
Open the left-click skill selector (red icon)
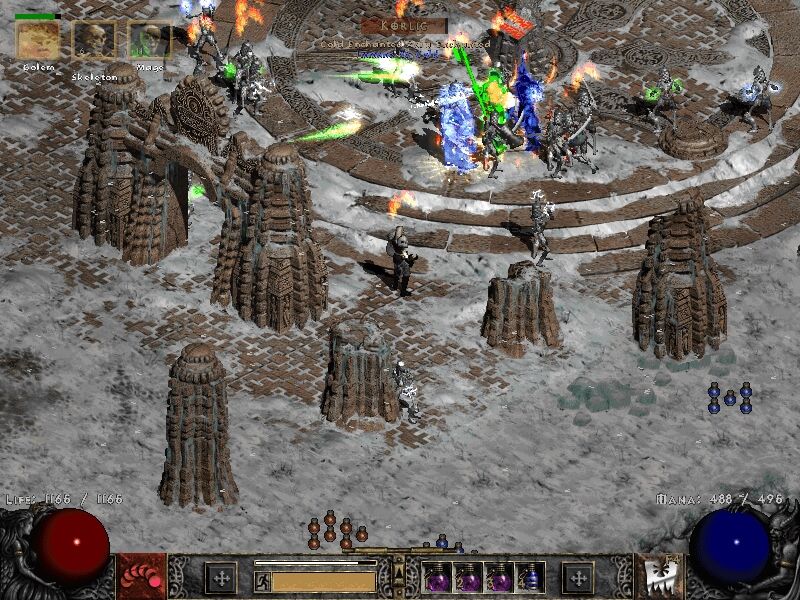[x=141, y=577]
